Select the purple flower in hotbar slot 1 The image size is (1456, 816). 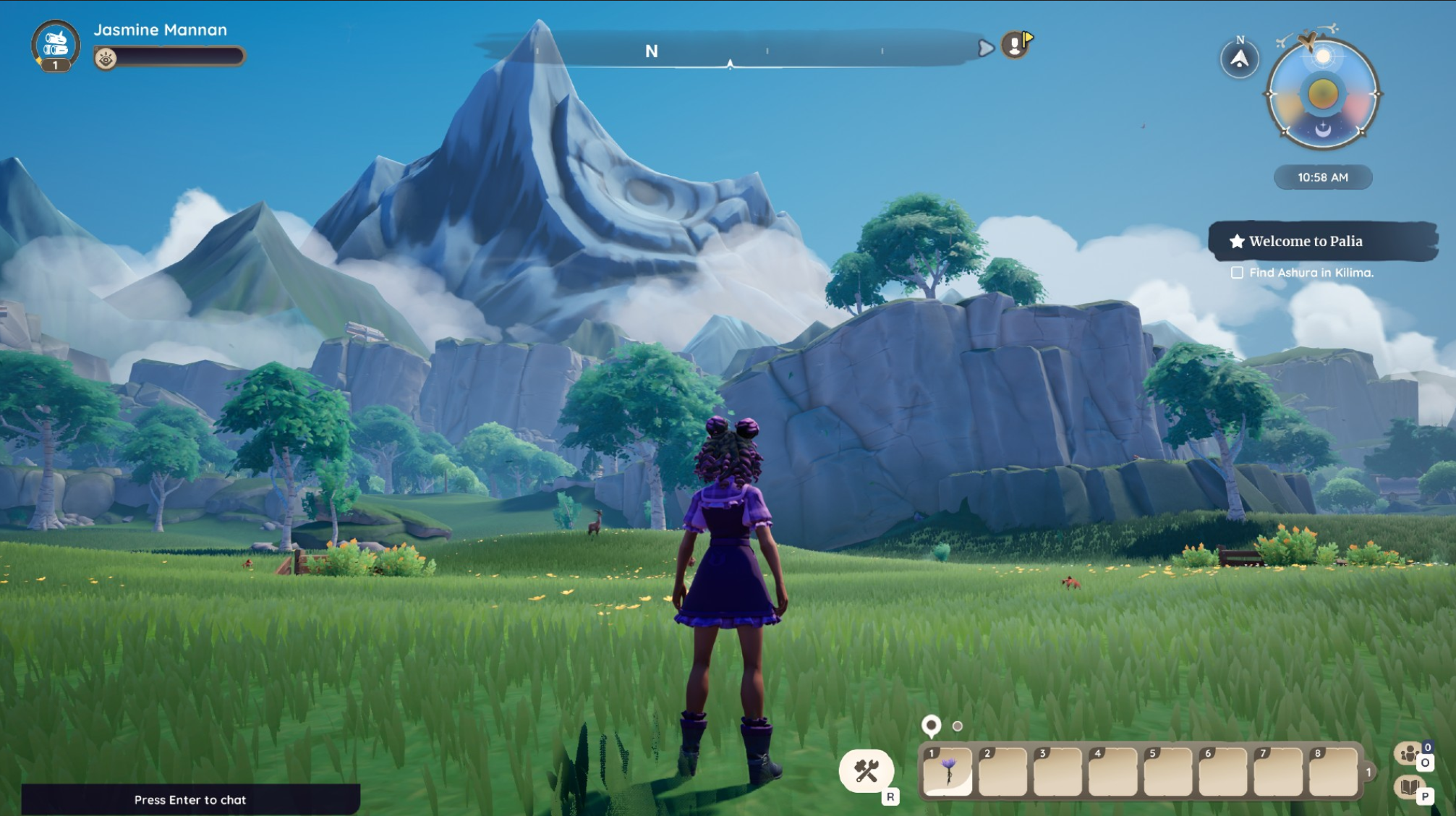[948, 771]
